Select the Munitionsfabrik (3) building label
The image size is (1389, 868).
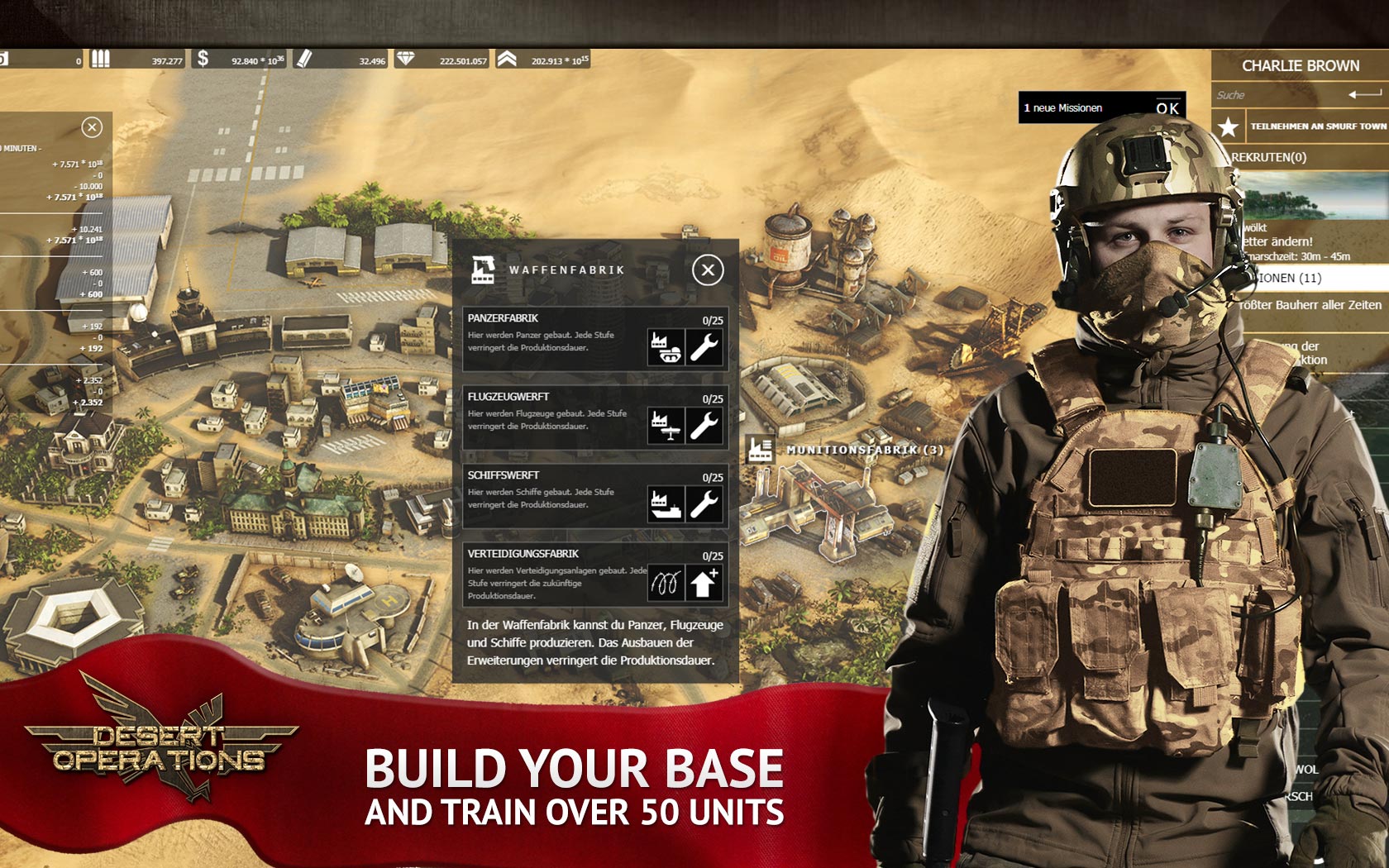click(x=863, y=450)
